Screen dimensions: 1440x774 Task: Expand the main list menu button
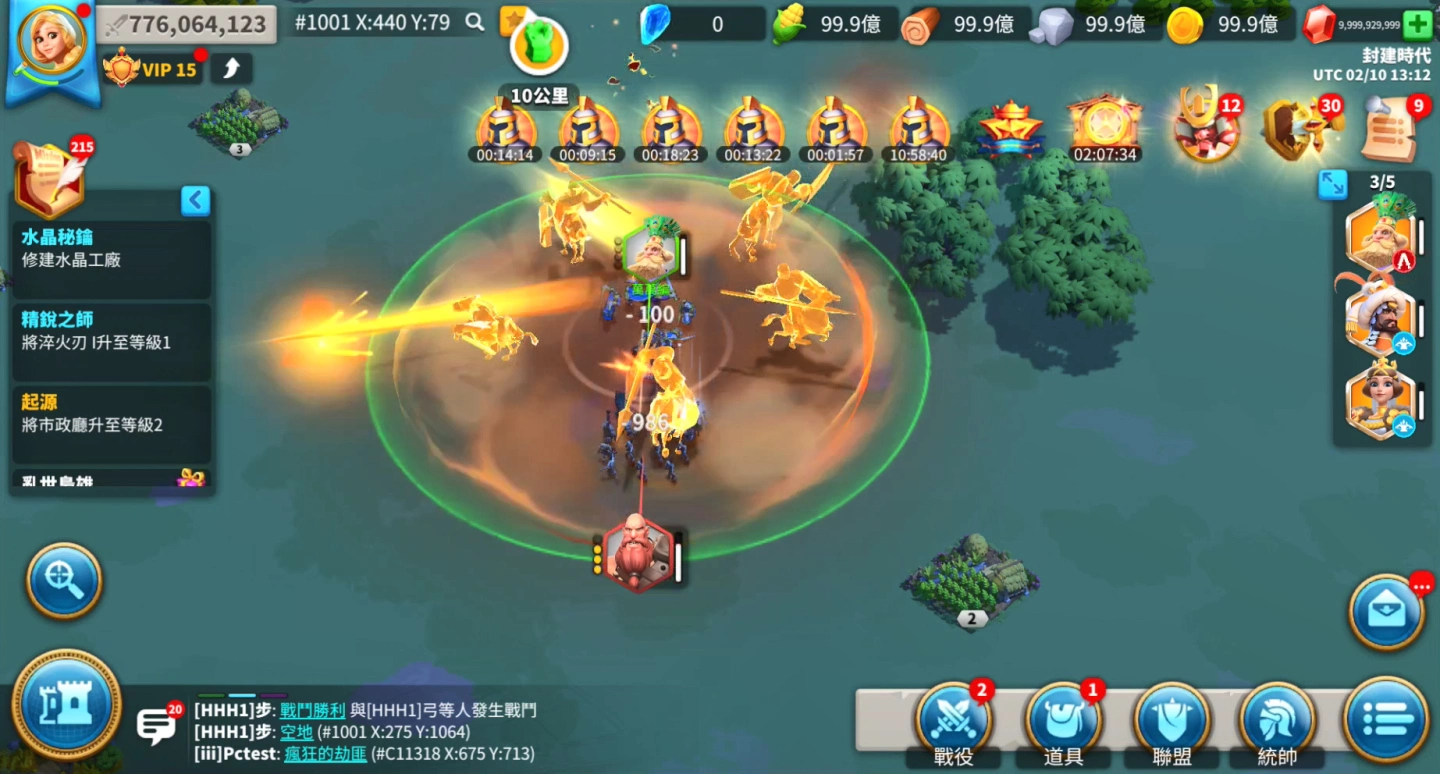[x=1386, y=719]
